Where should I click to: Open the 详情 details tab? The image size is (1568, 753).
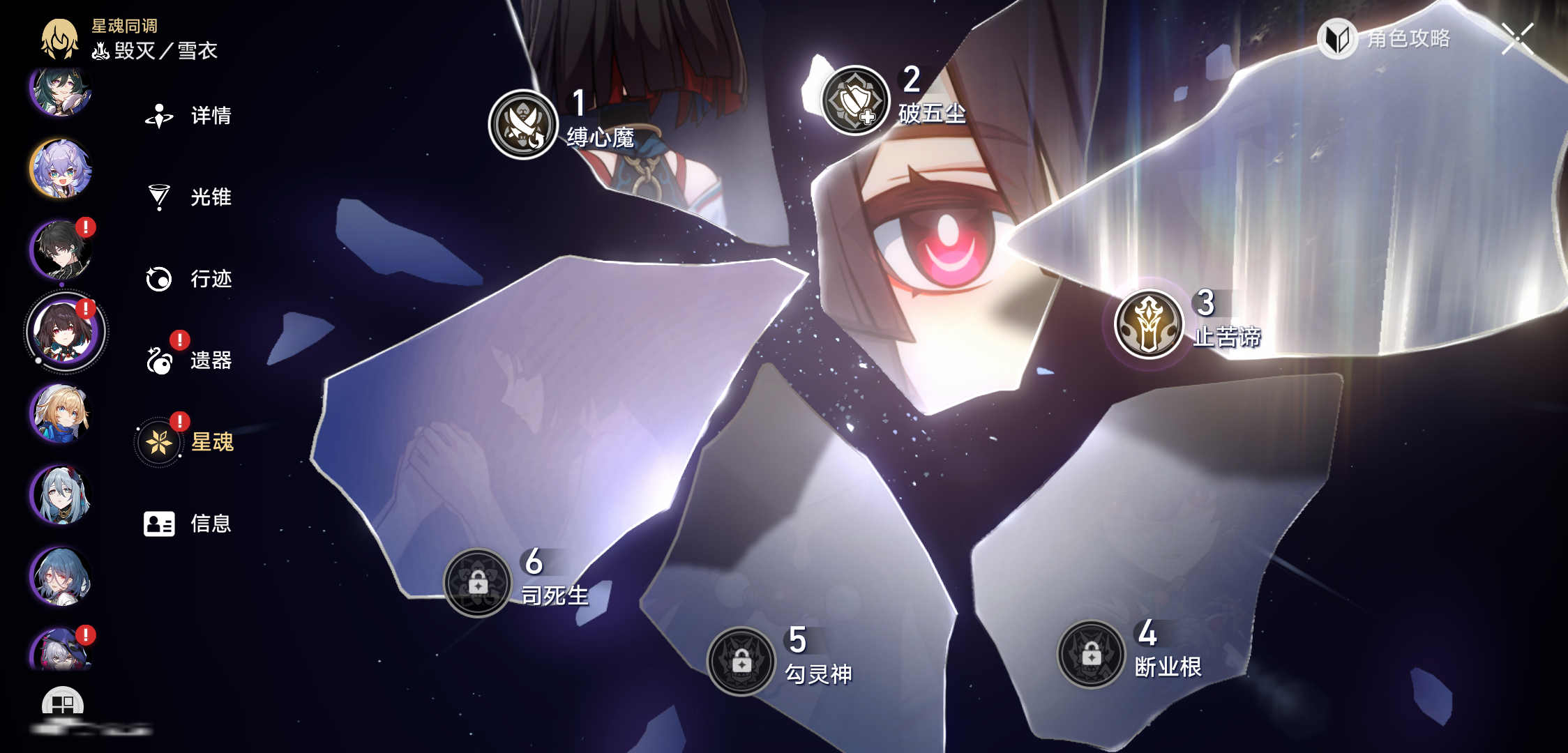[x=188, y=116]
